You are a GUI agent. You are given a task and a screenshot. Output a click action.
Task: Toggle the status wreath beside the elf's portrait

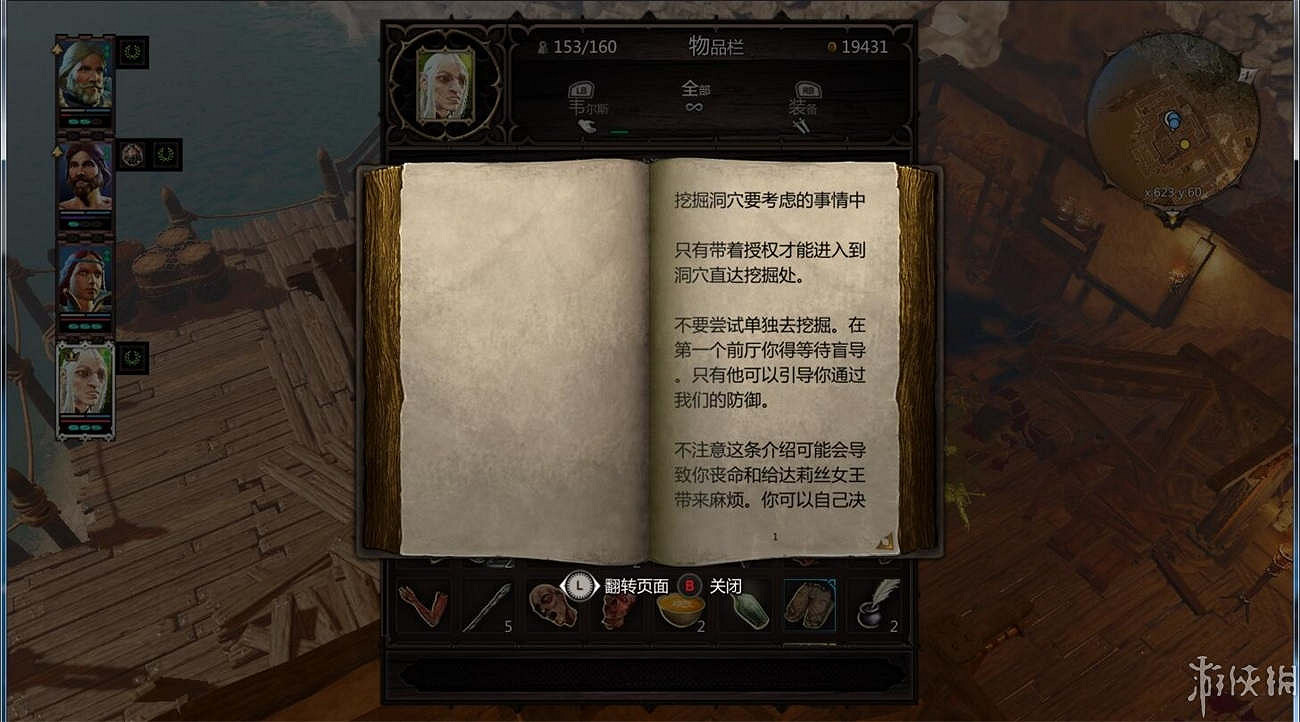click(131, 360)
